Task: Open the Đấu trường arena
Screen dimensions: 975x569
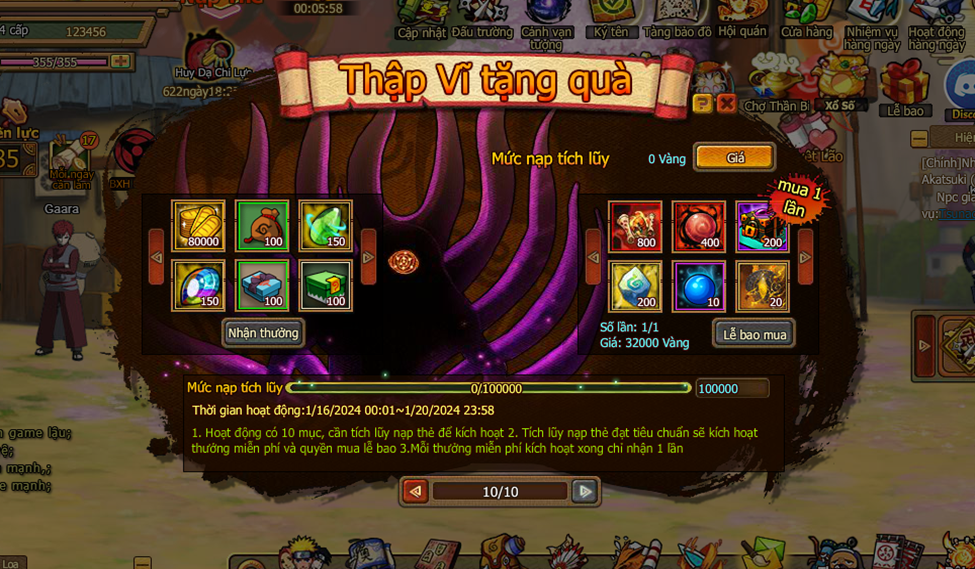Action: 481,18
